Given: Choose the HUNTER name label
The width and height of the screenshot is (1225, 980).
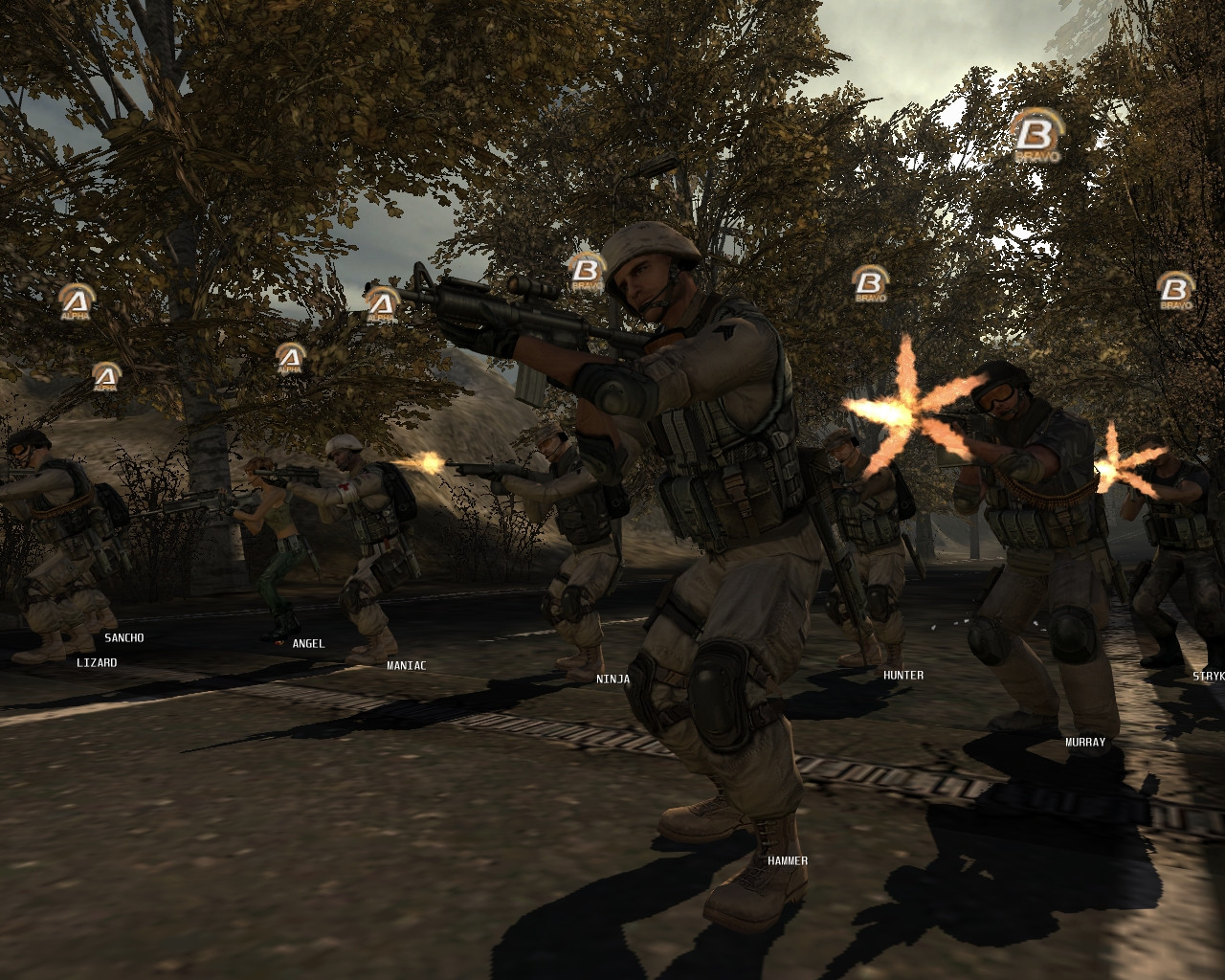Looking at the screenshot, I should (902, 675).
